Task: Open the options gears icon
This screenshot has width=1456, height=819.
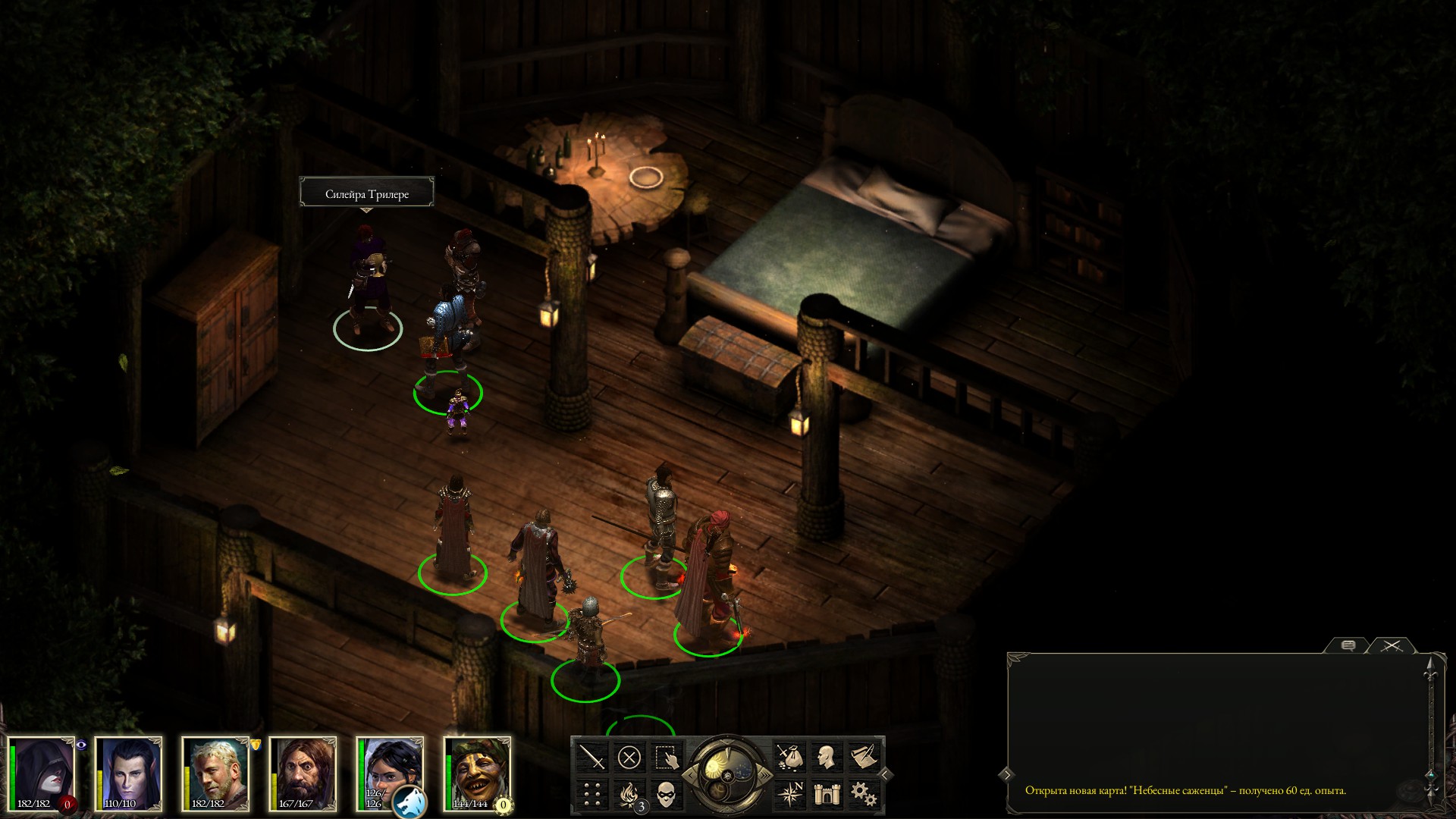Action: click(x=863, y=794)
